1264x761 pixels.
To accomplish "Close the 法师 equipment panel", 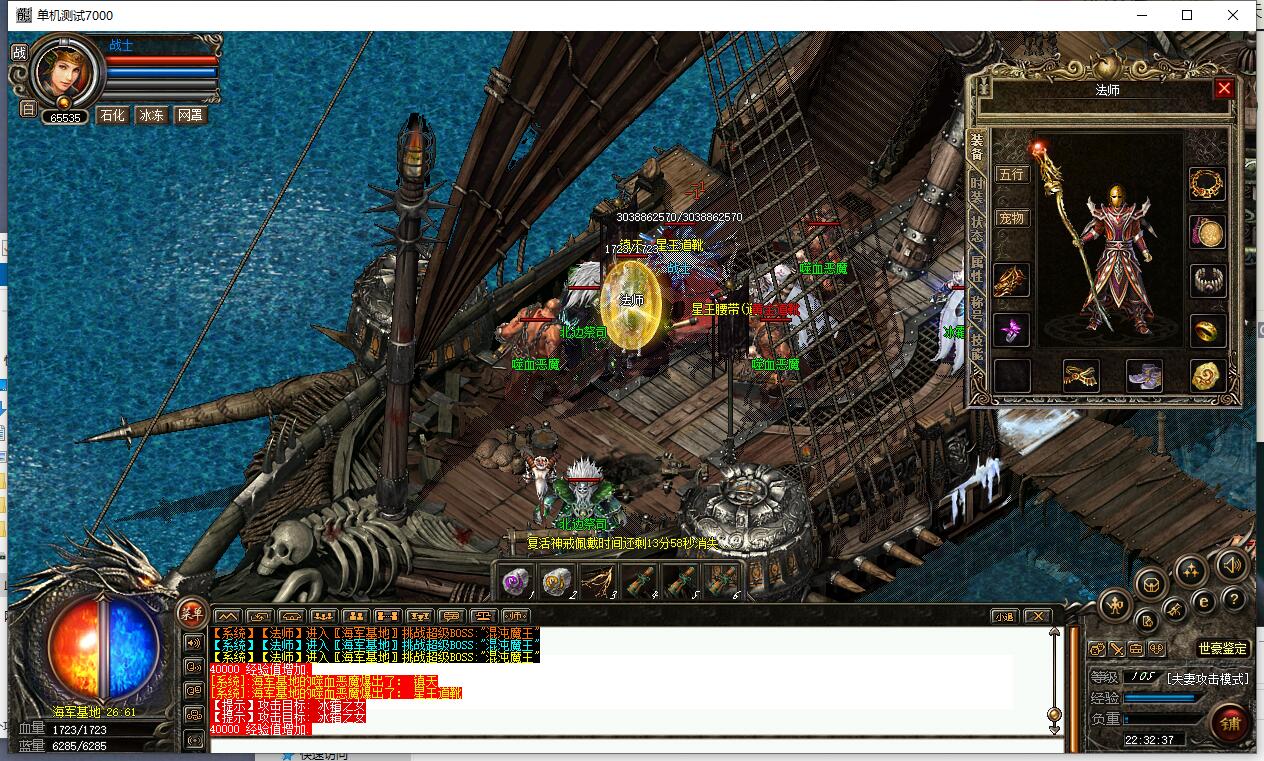I will (1224, 89).
